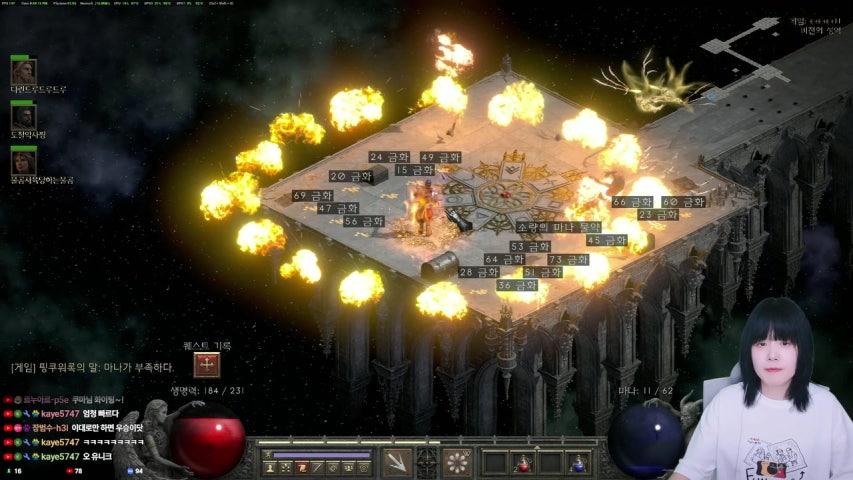Screen dimensions: 853x480
Task: Click the top party member portrait
Action: pyautogui.click(x=23, y=71)
